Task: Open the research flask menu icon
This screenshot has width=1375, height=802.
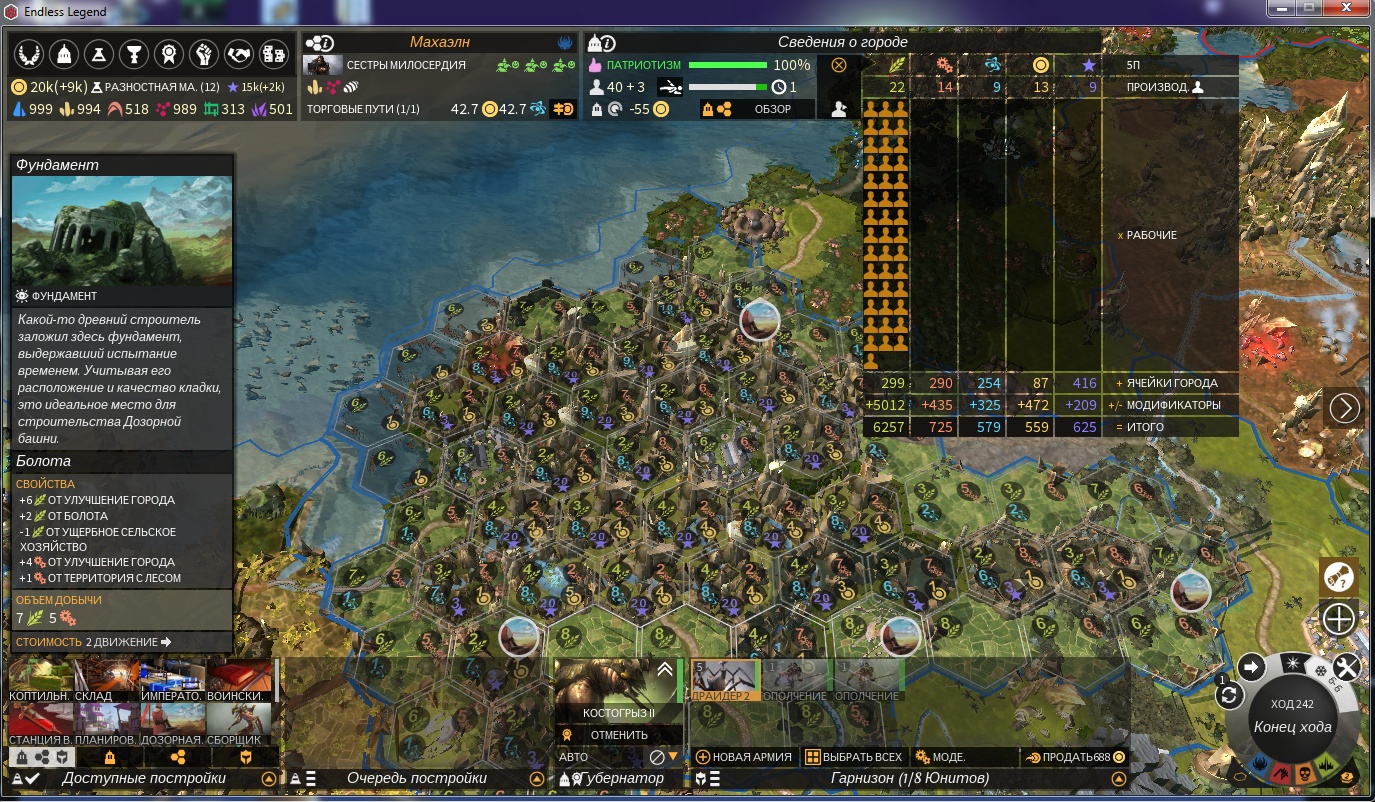Action: (x=97, y=54)
